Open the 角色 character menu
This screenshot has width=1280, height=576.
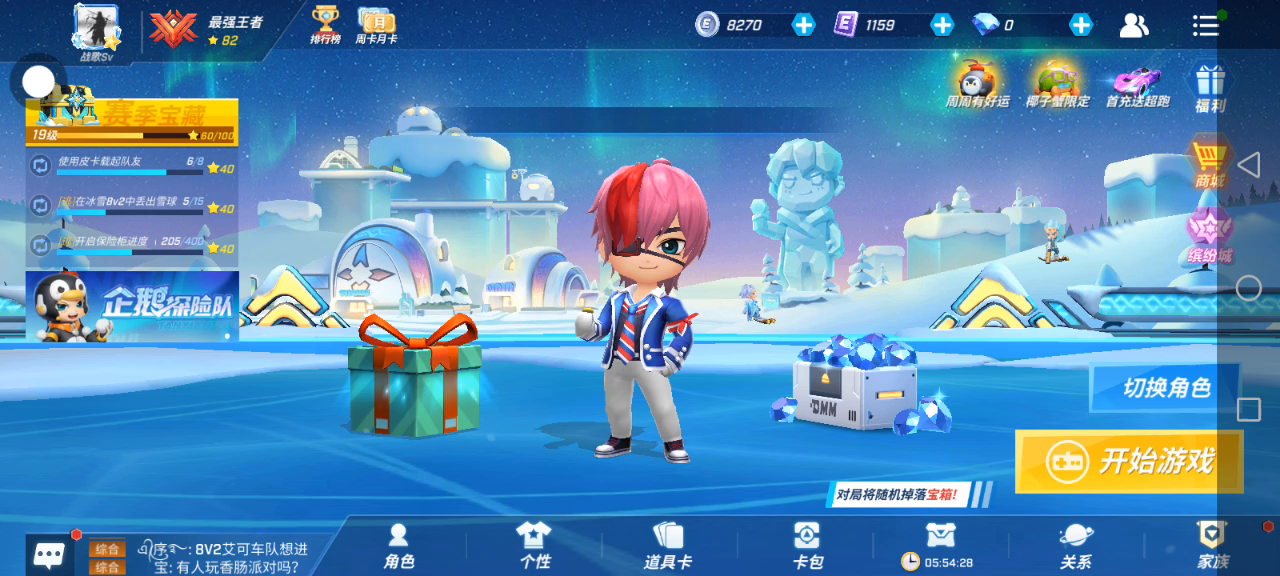coord(399,546)
